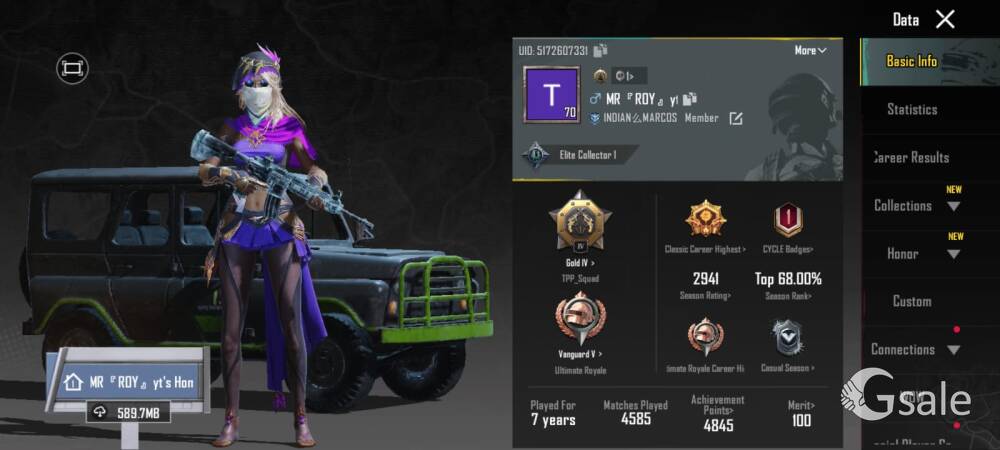Edit the clan info with pencil icon

(736, 119)
